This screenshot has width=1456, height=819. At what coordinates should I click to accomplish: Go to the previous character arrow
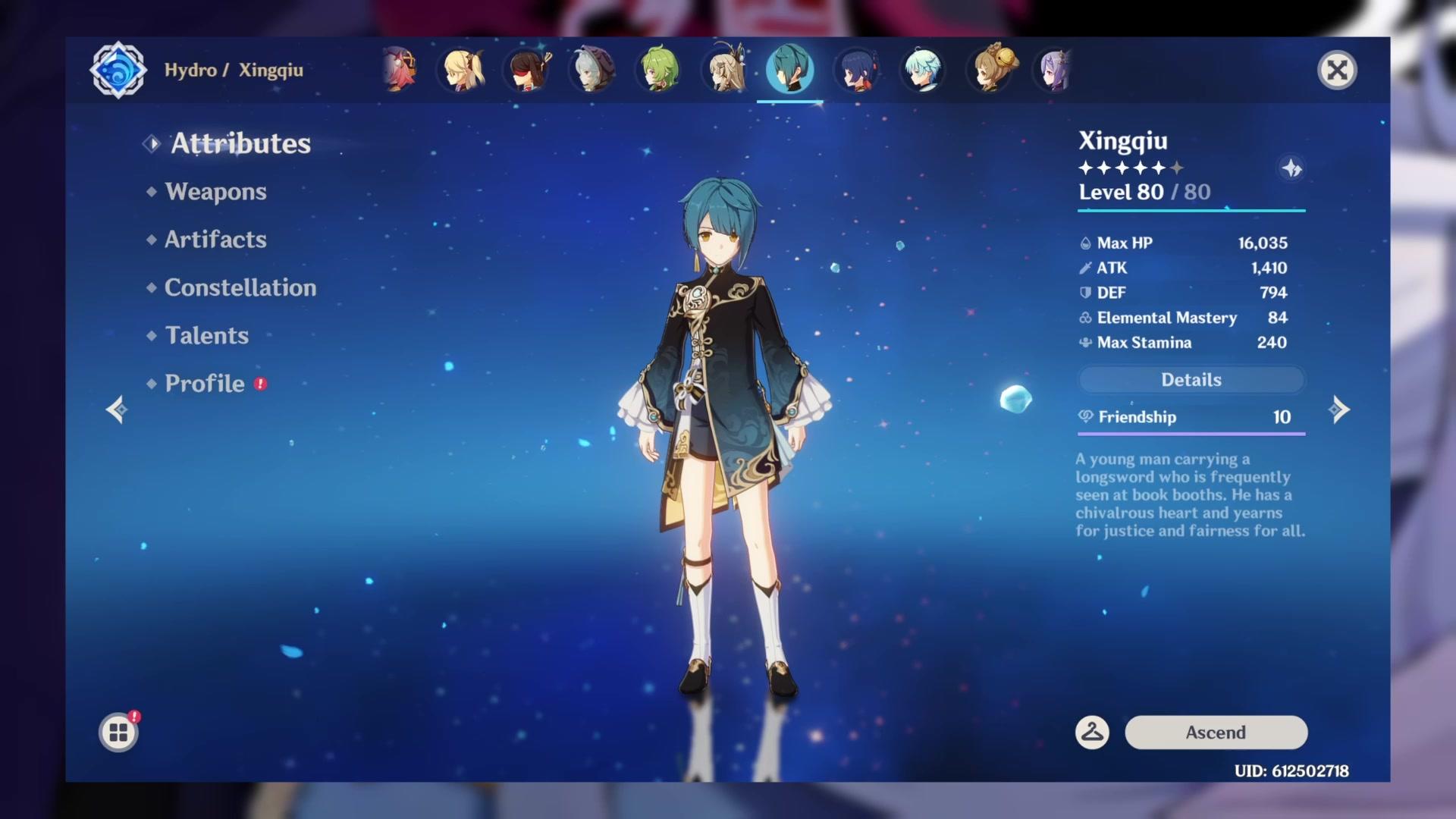(x=116, y=409)
